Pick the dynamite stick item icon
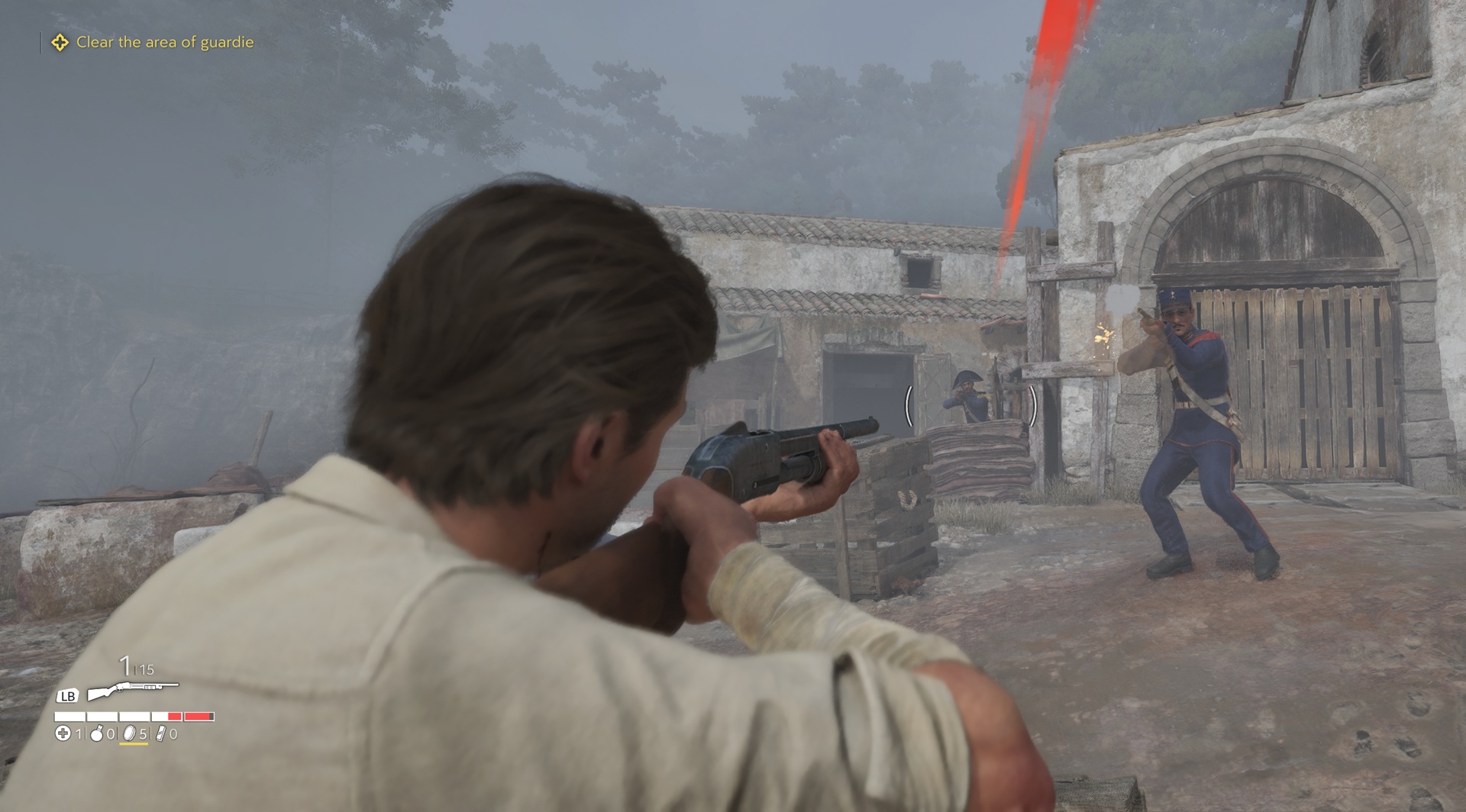This screenshot has width=1466, height=812. 161,734
